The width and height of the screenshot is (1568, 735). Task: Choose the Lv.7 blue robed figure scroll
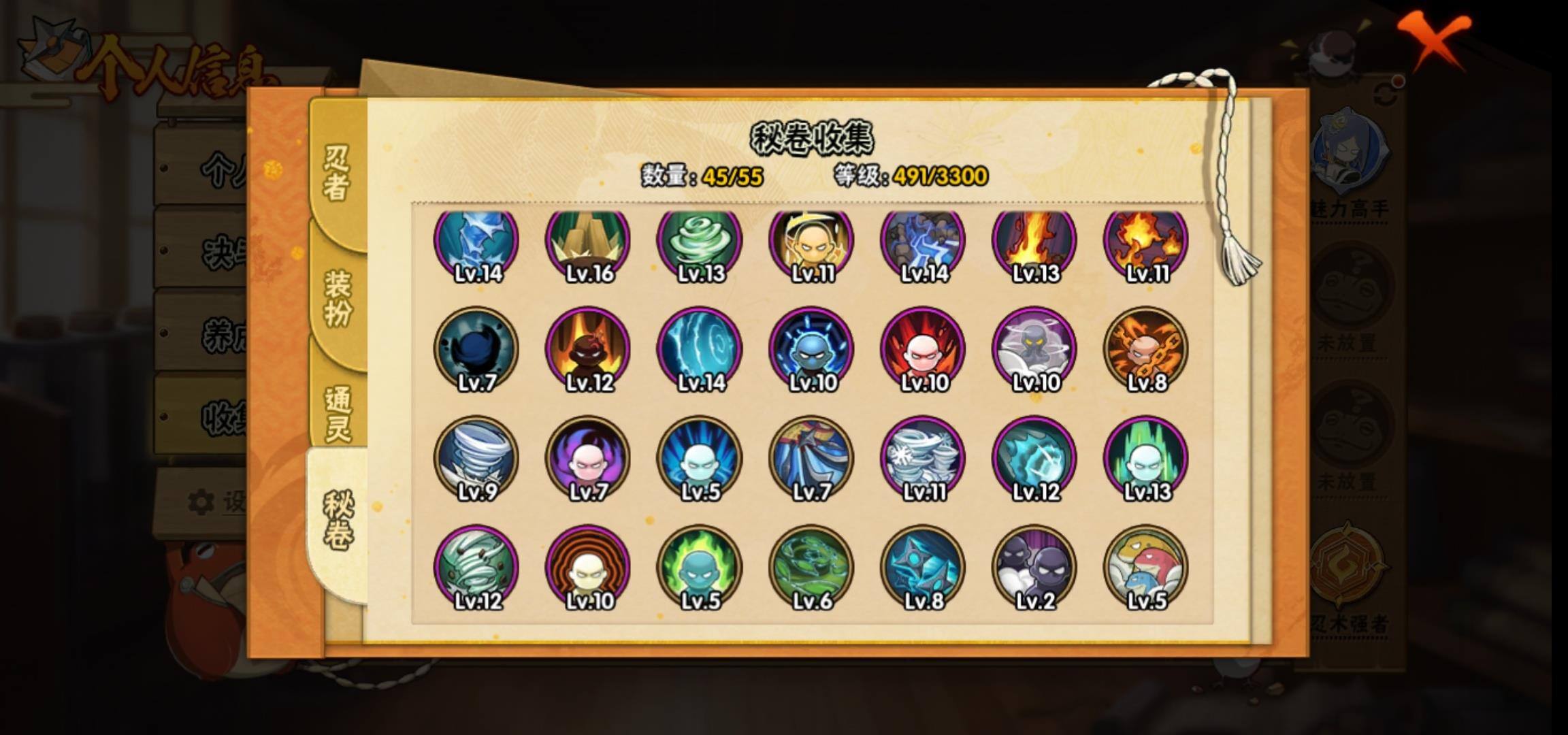[811, 459]
